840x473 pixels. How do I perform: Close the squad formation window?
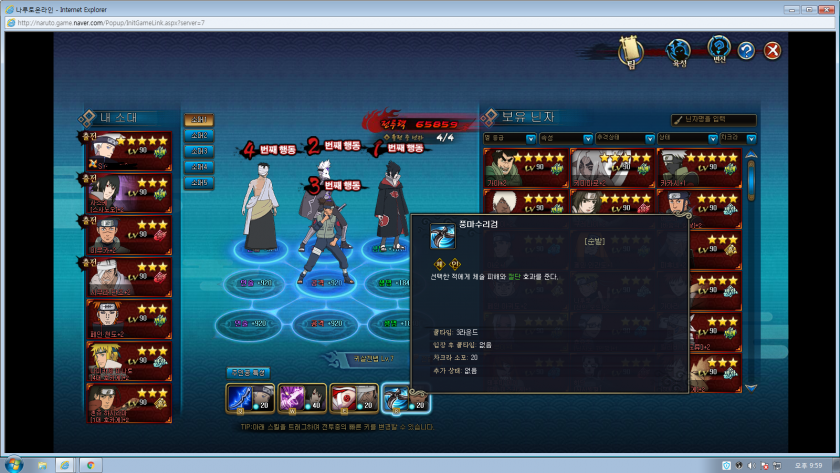click(772, 50)
